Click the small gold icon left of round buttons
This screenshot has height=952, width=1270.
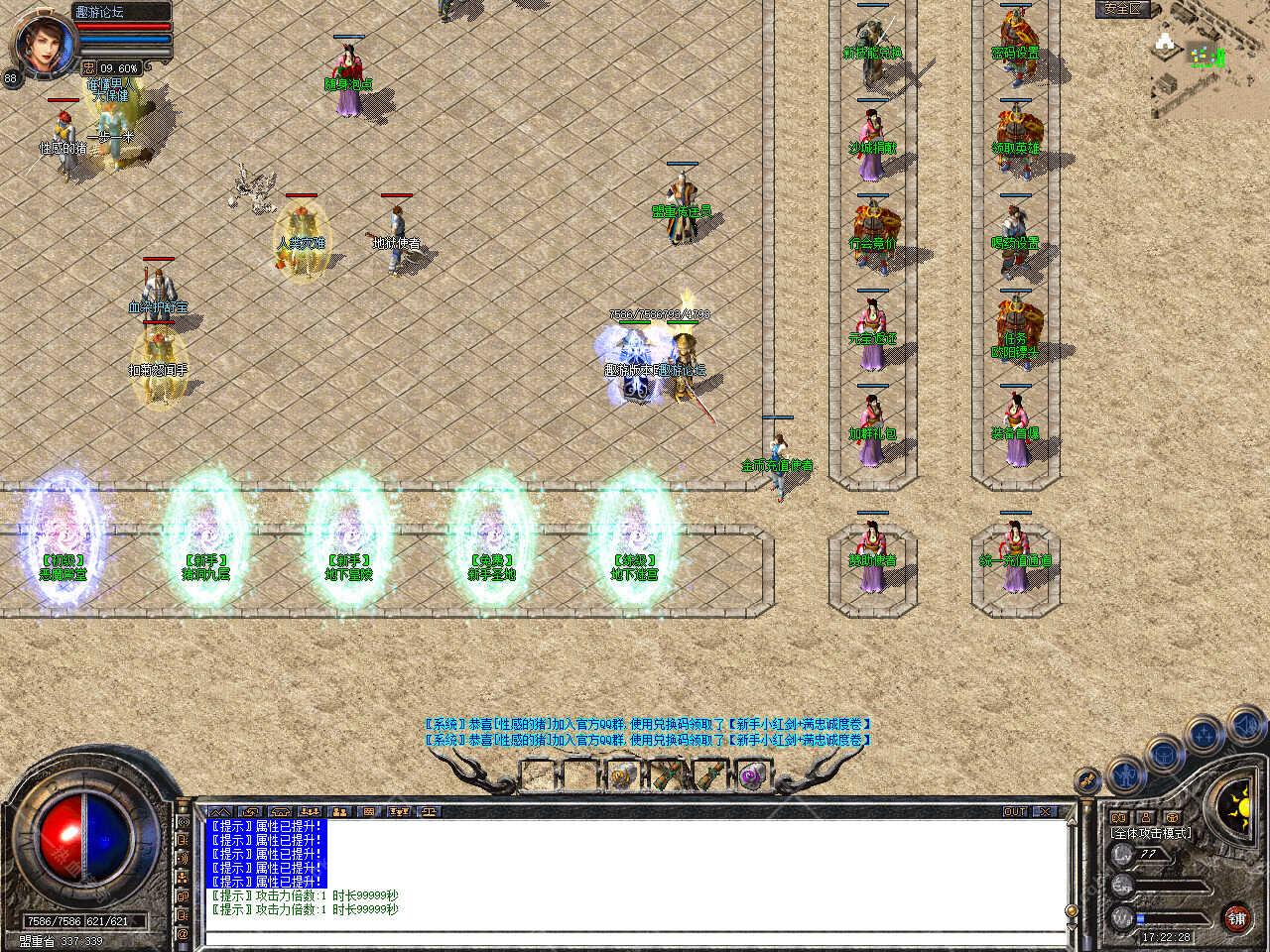1088,782
